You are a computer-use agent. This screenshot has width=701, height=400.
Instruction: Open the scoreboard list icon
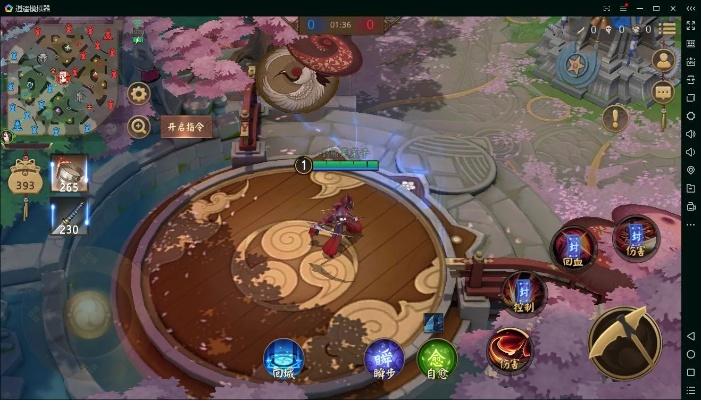click(x=665, y=29)
